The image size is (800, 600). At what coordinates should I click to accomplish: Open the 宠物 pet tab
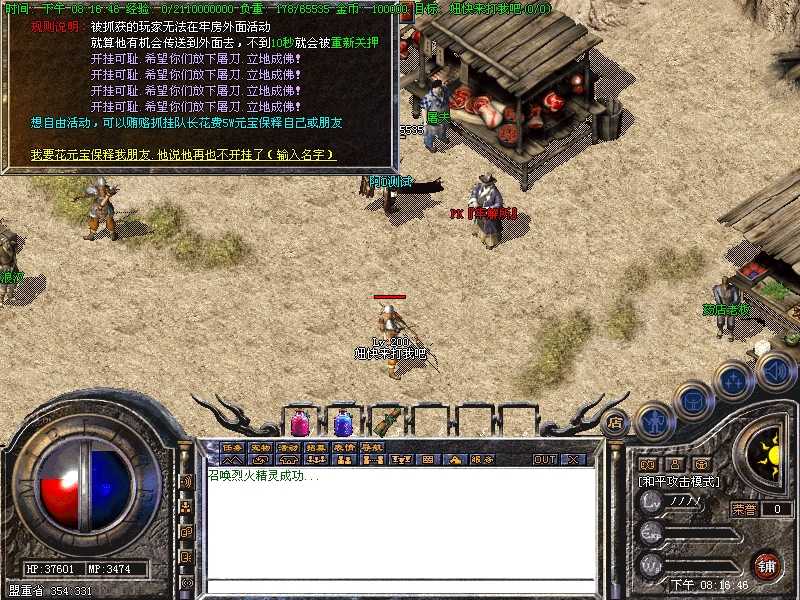click(x=261, y=447)
